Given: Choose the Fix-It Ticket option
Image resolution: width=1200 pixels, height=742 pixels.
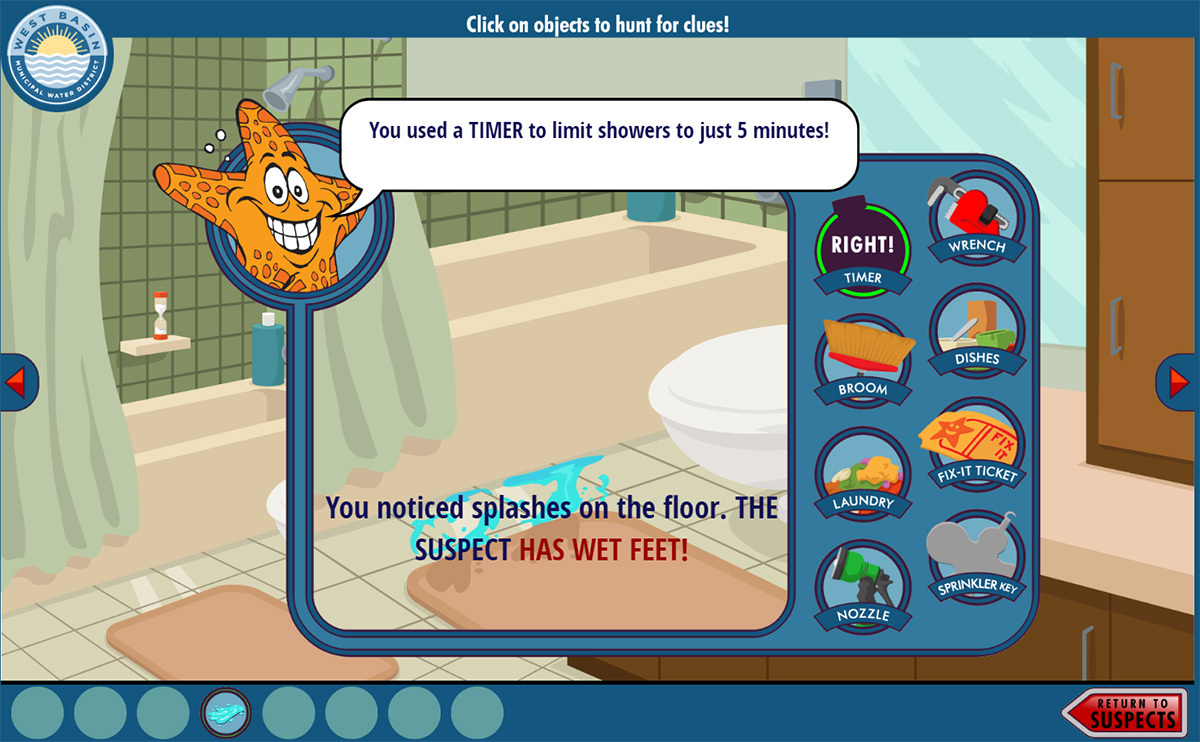Looking at the screenshot, I should (976, 446).
